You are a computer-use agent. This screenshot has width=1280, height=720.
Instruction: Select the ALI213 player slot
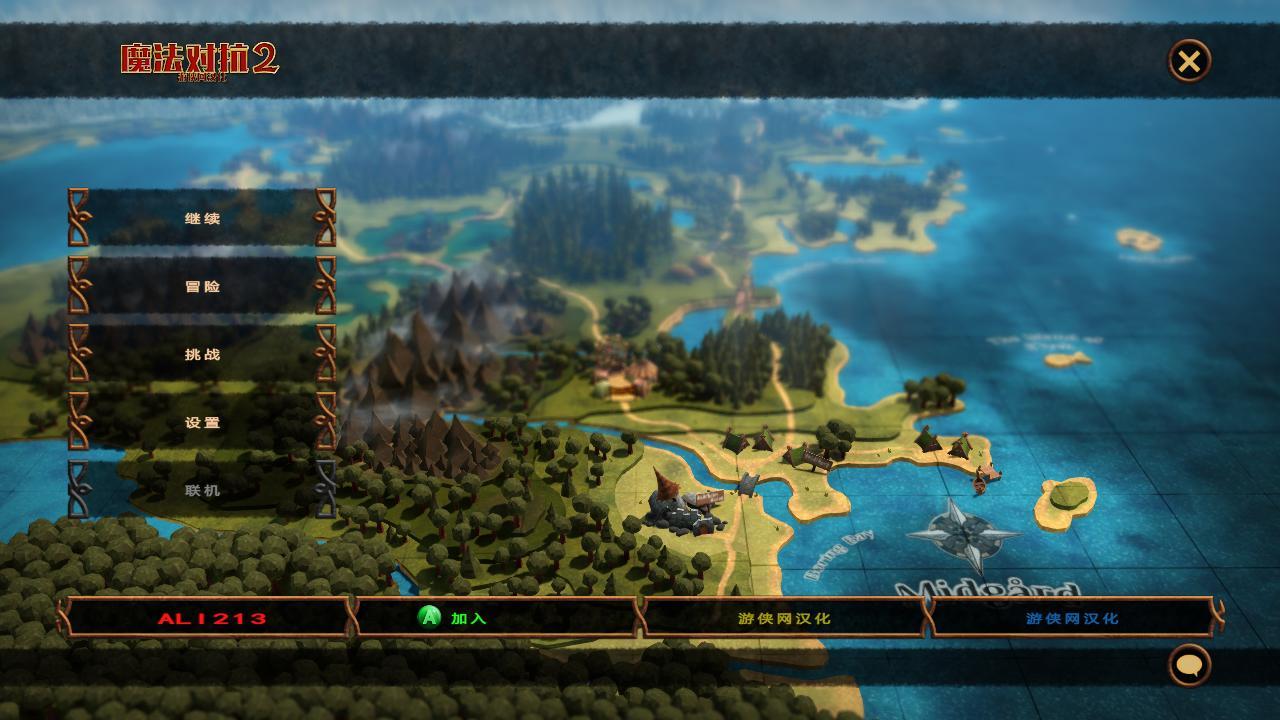(x=212, y=618)
